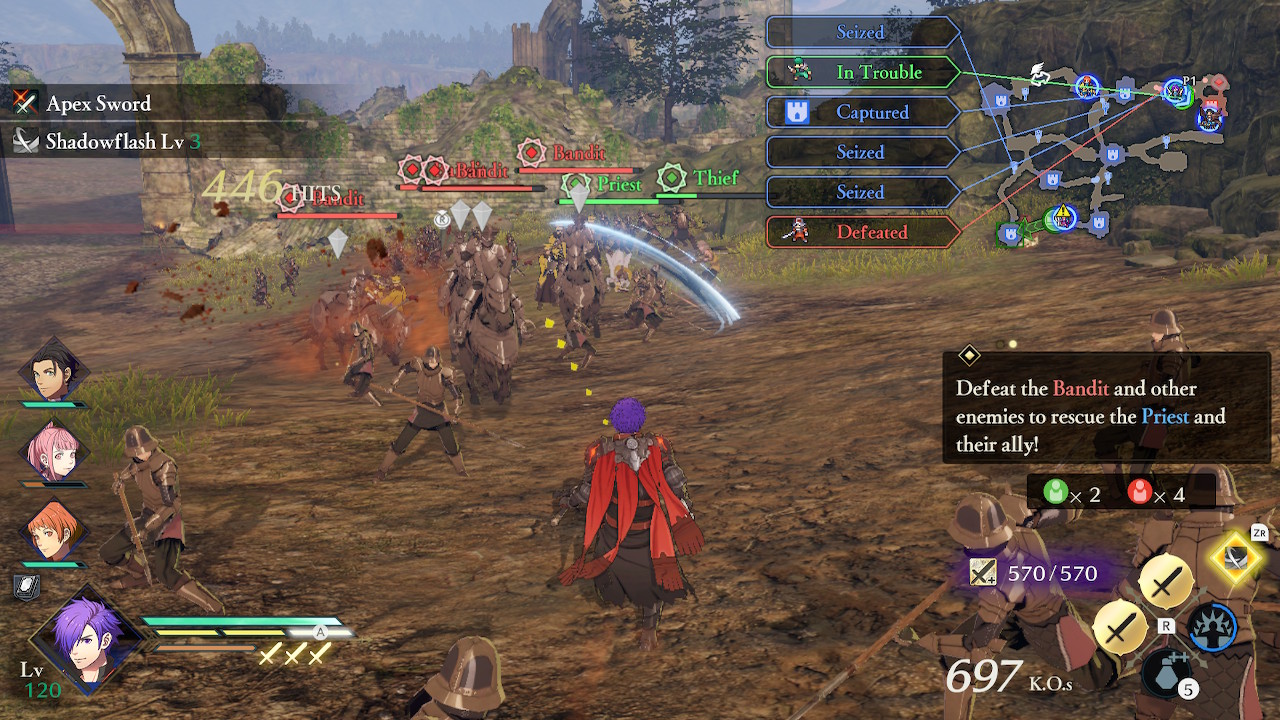Select the In Trouble event notice
Image resolution: width=1280 pixels, height=720 pixels.
[x=862, y=72]
